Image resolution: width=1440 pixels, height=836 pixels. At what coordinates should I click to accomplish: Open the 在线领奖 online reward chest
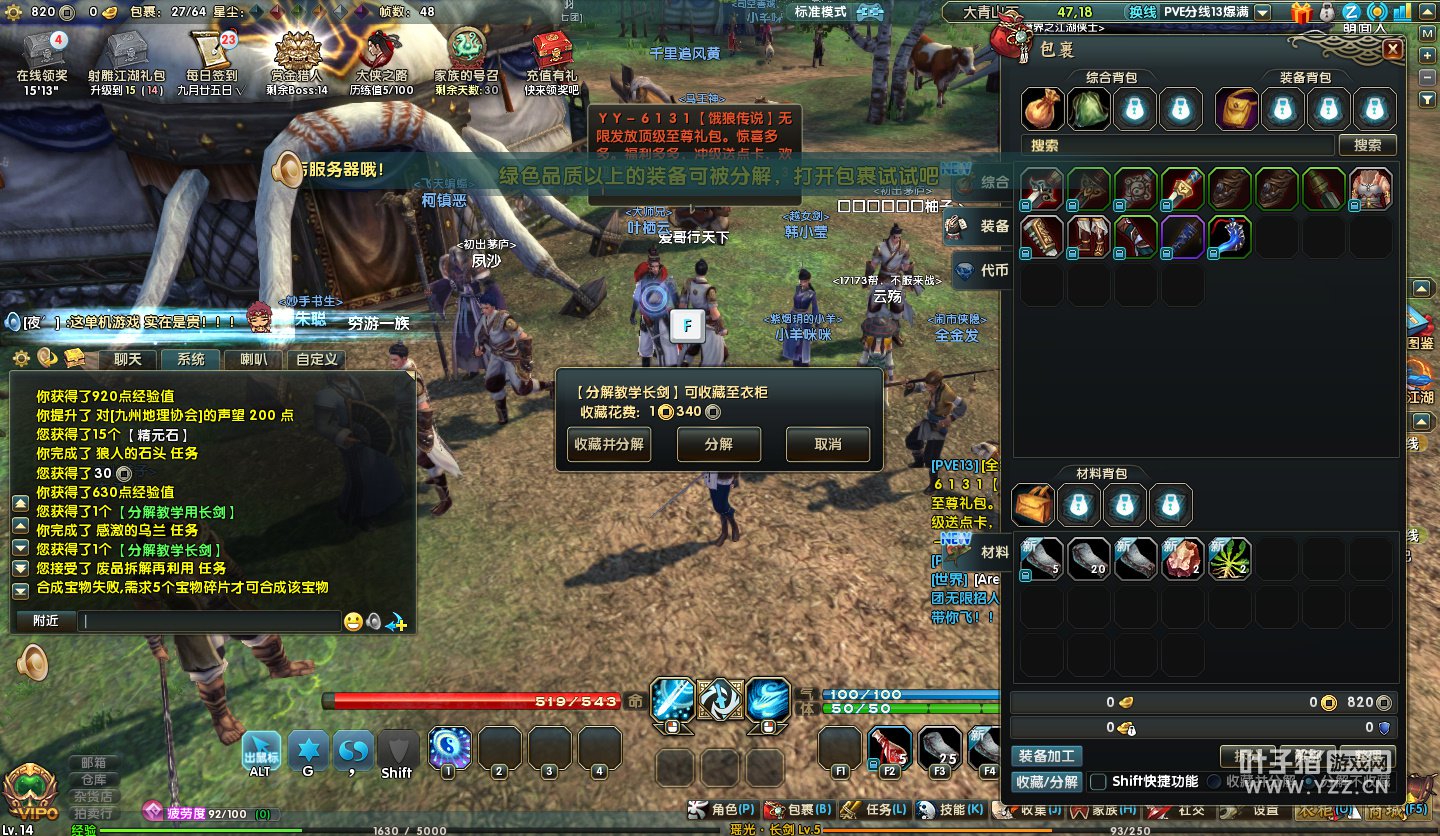pyautogui.click(x=41, y=56)
